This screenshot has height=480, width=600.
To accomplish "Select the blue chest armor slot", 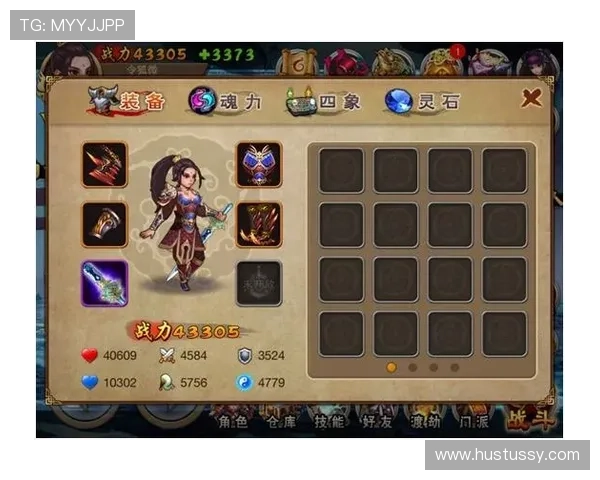I will coord(258,165).
